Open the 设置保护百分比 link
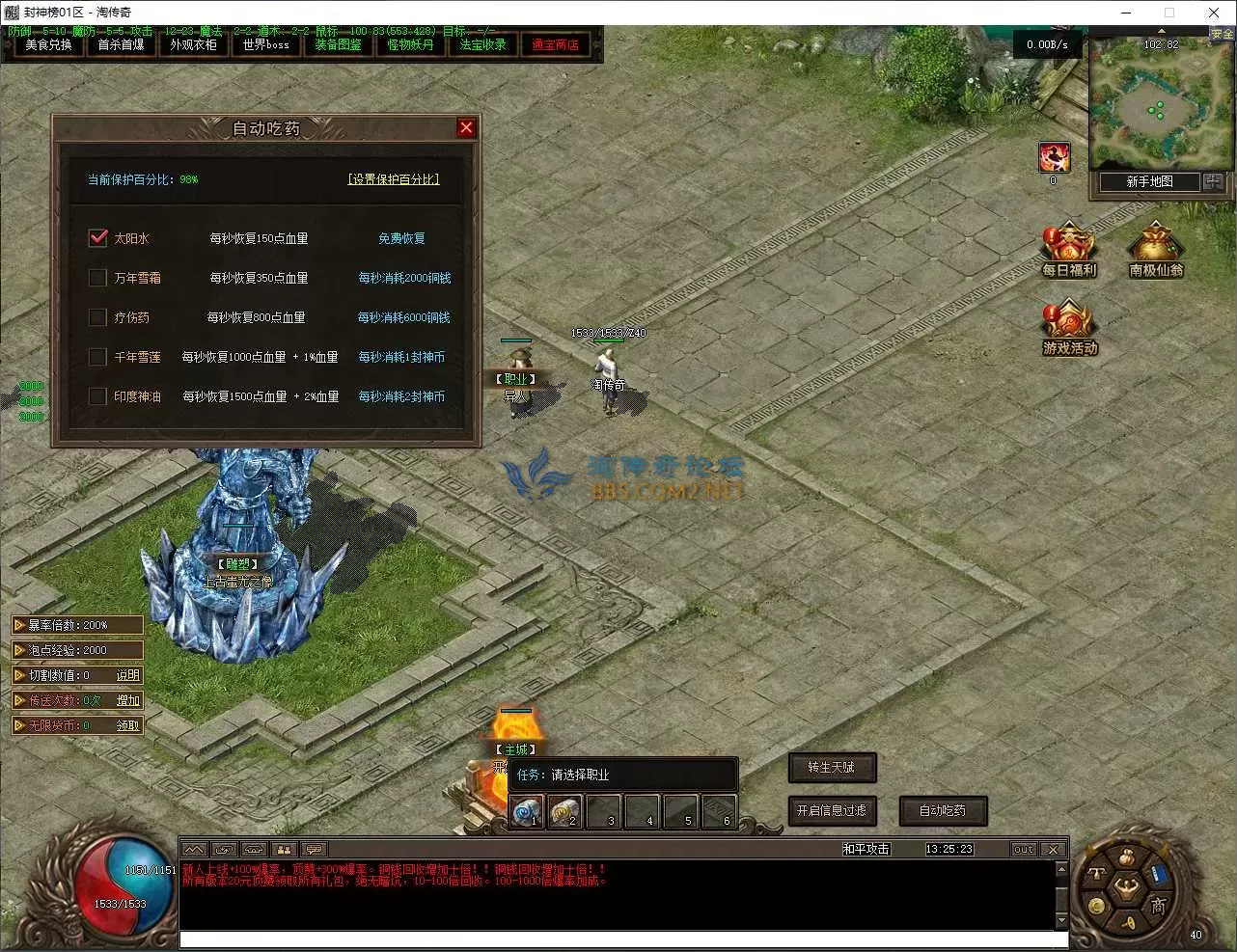This screenshot has height=952, width=1237. (x=393, y=179)
